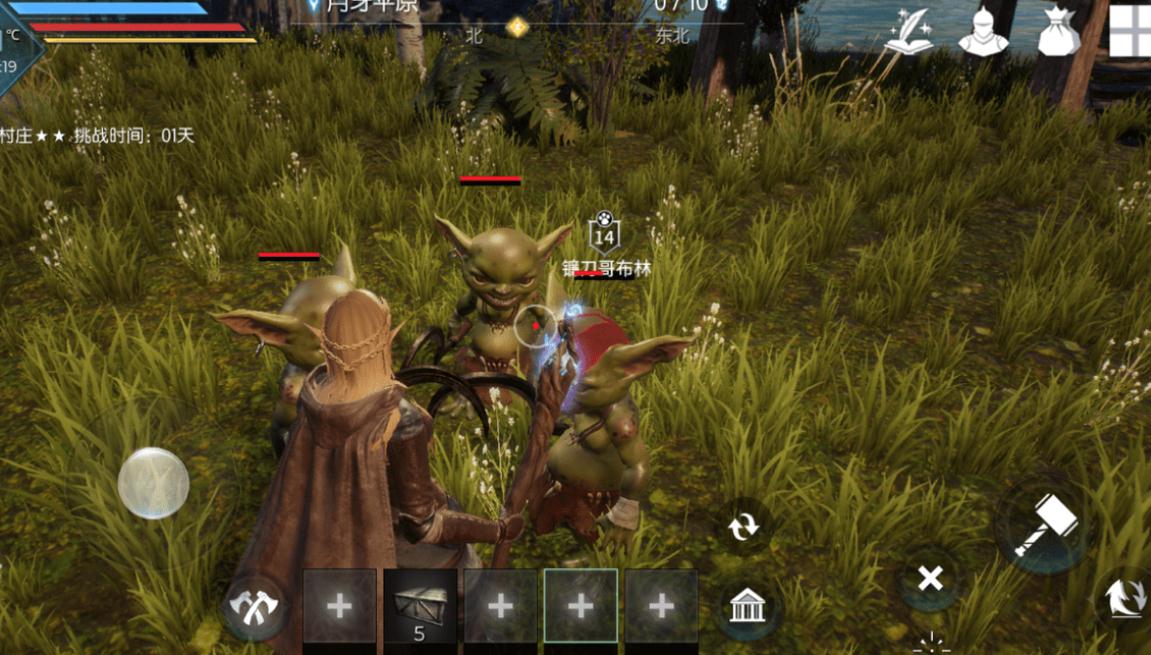The image size is (1151, 655).
Task: Tap the two-arrow cycle button above the building
Action: click(x=744, y=526)
